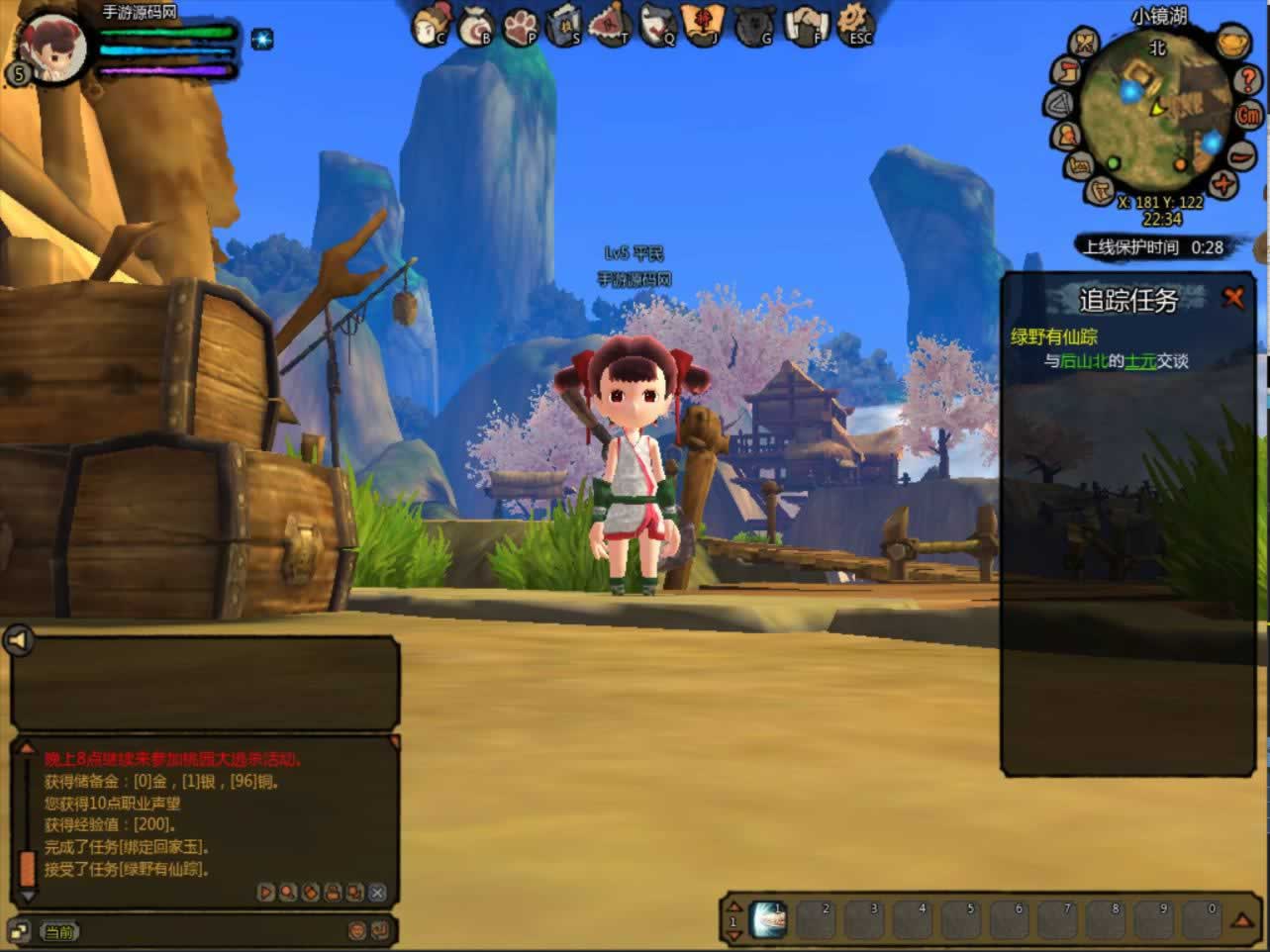Click the 当前 chat channel button
This screenshot has width=1270, height=952.
(58, 931)
